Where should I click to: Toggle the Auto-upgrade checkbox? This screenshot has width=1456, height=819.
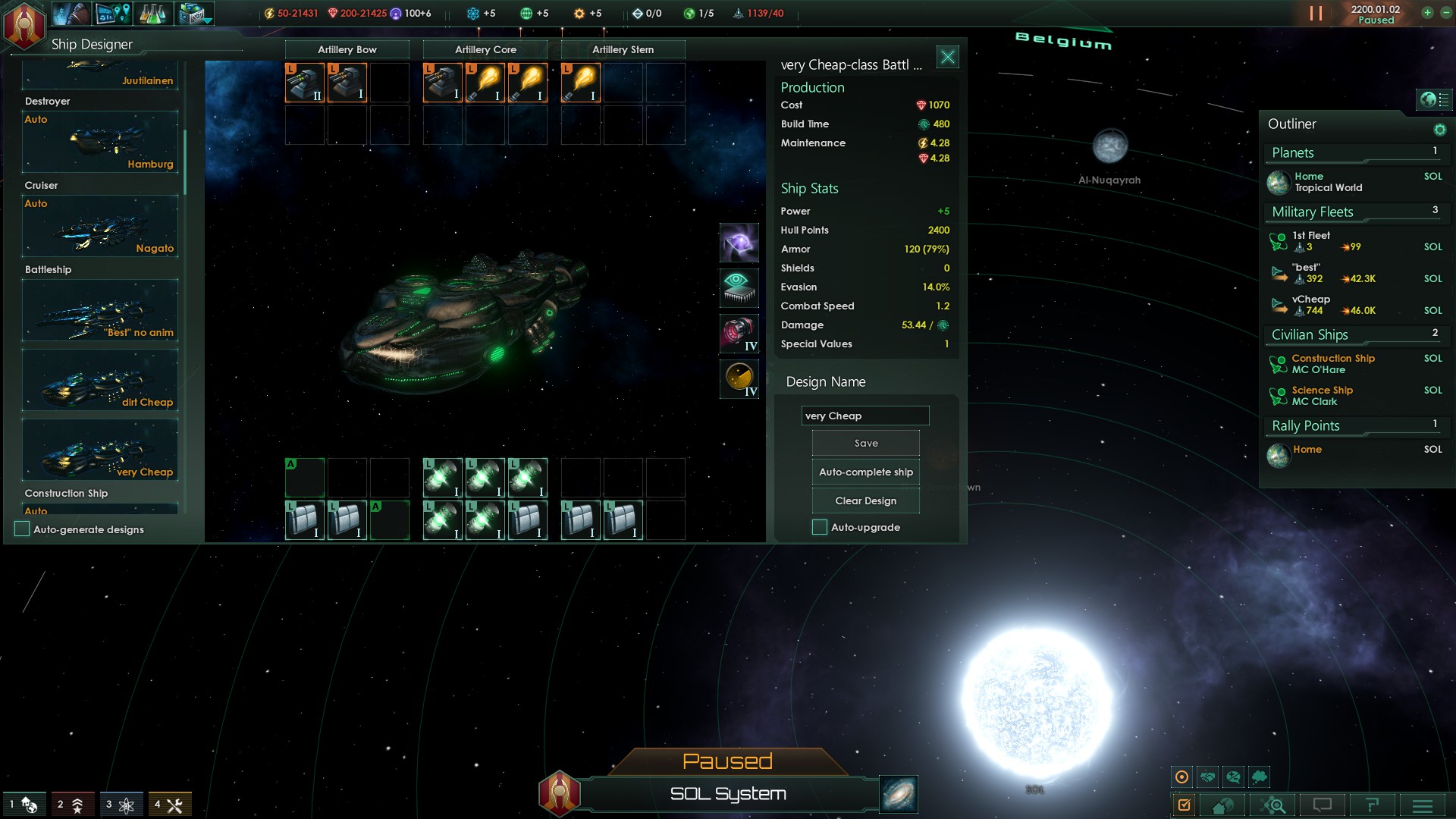[x=820, y=528]
